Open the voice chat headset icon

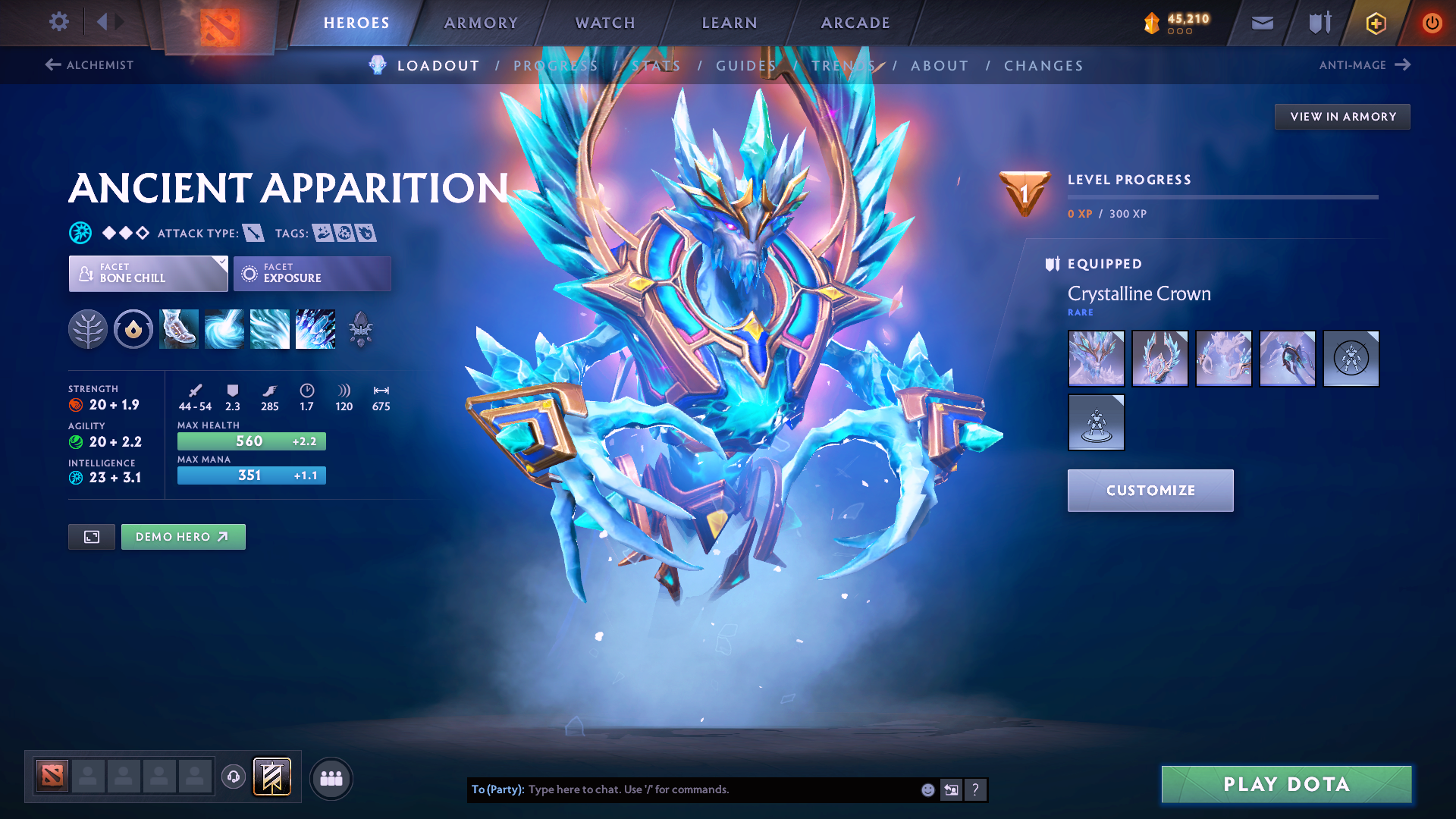point(233,777)
